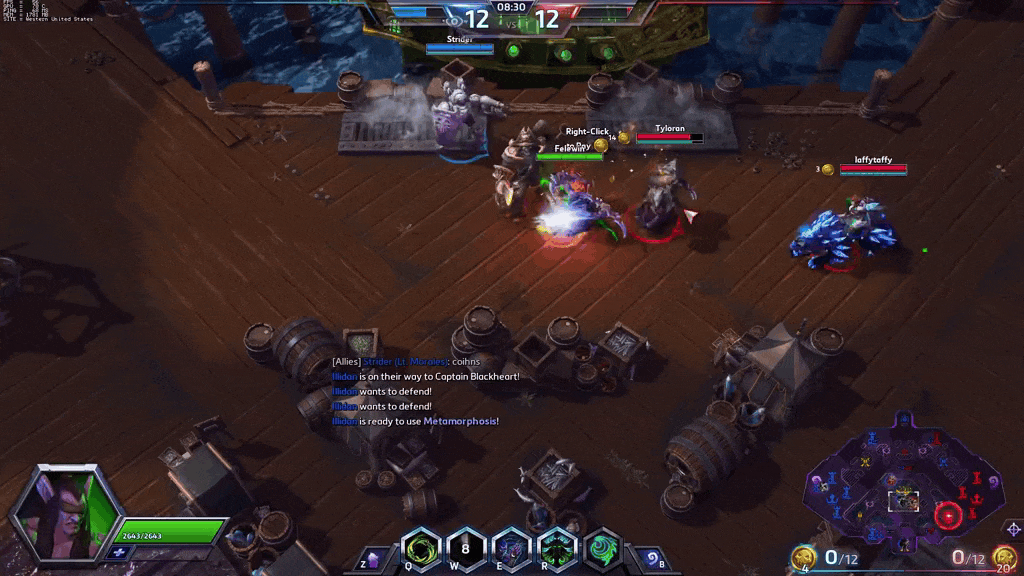Click the minimap
1024x576 pixels.
[x=905, y=478]
